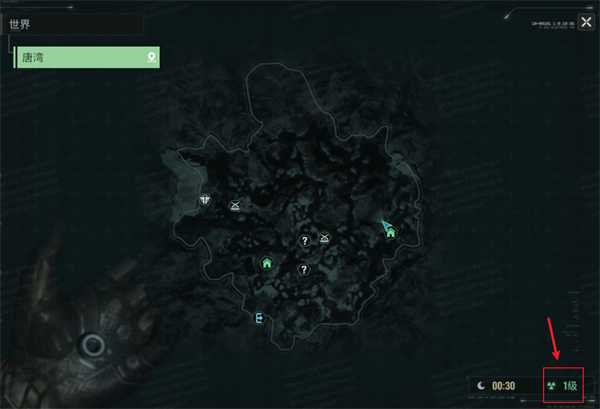Select the winged emblem map marker
This screenshot has width=600, height=409.
[204, 199]
